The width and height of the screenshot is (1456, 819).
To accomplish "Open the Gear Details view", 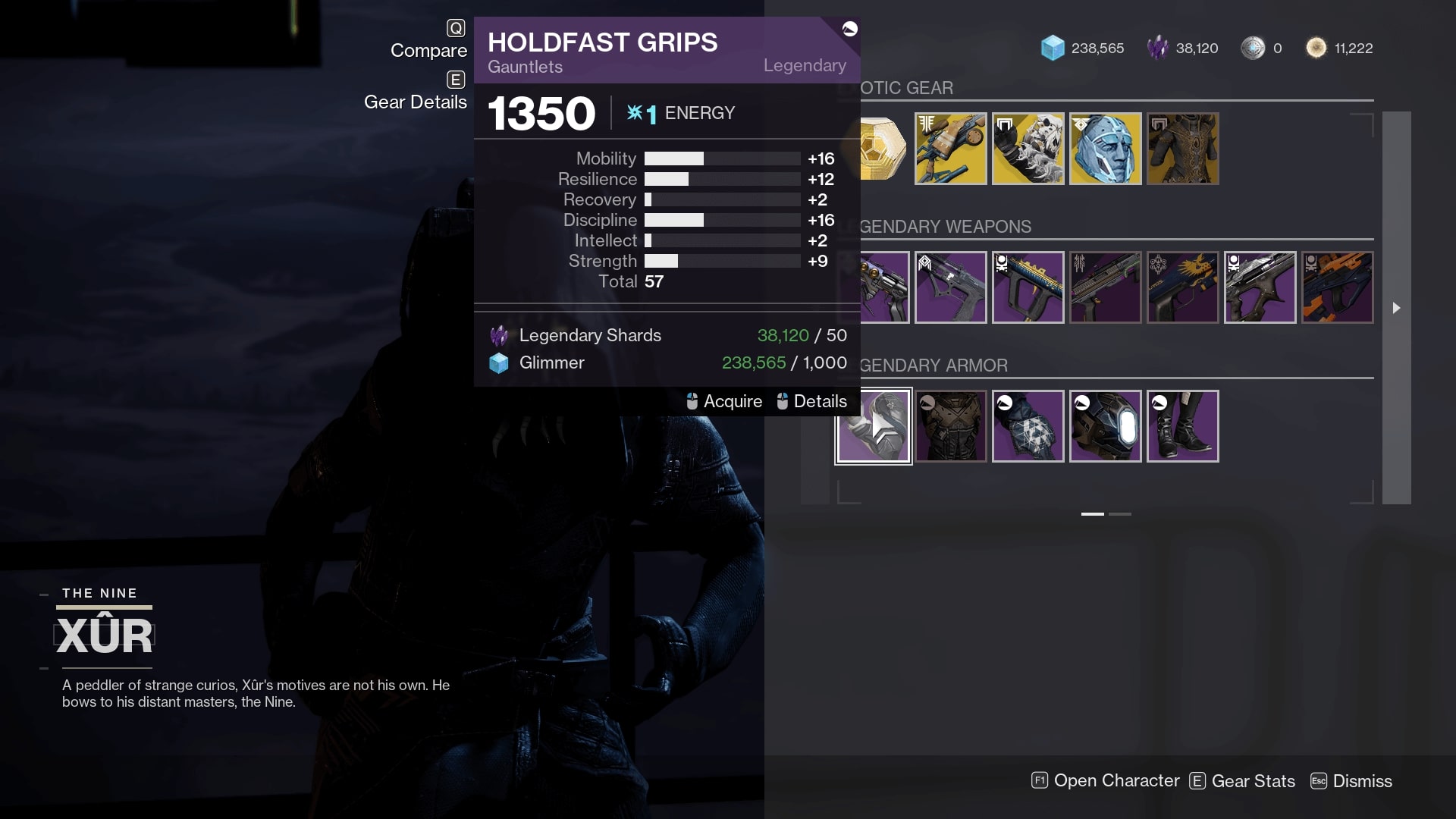I will point(416,102).
